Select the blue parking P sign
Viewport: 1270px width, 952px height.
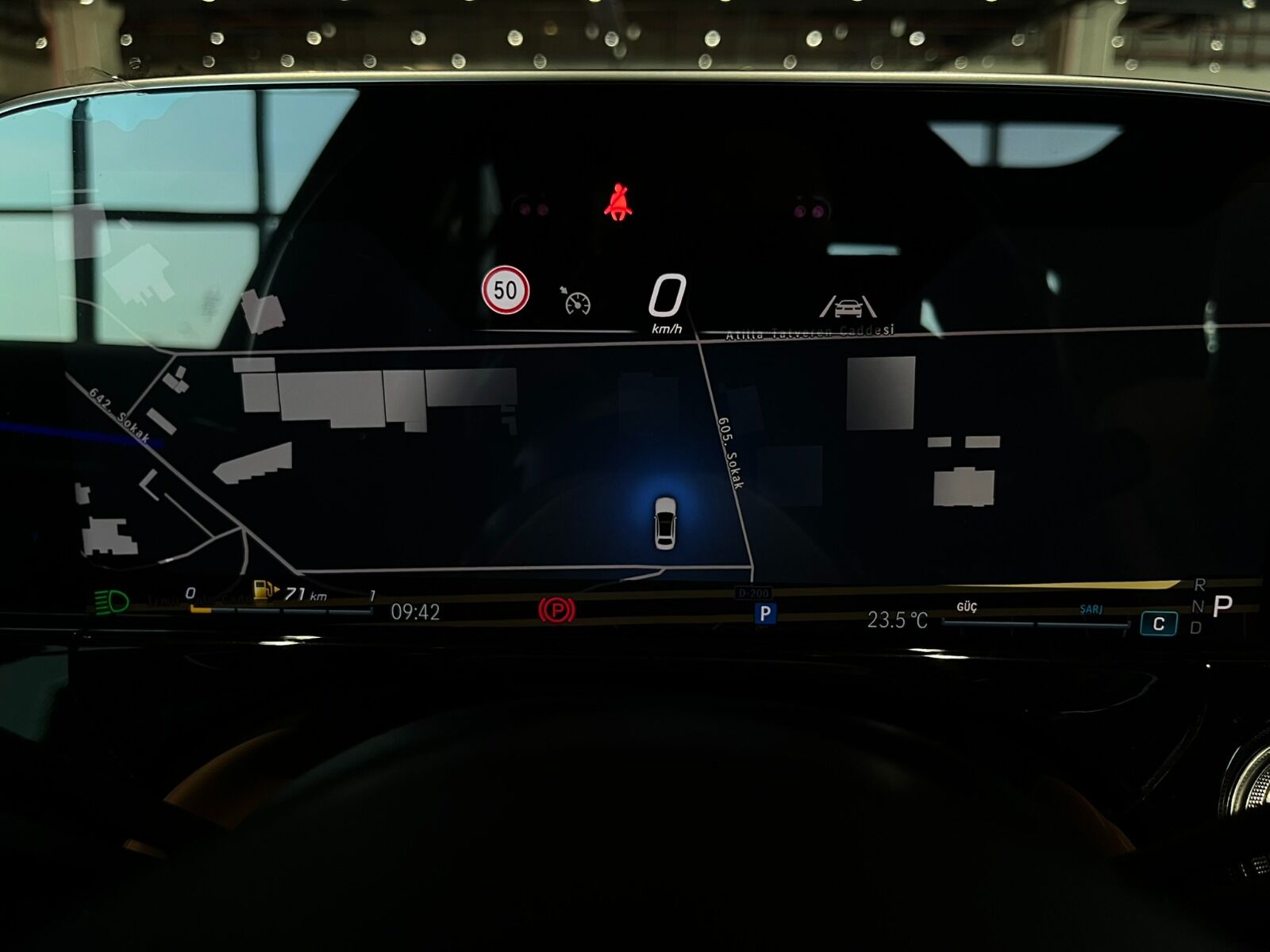point(765,612)
